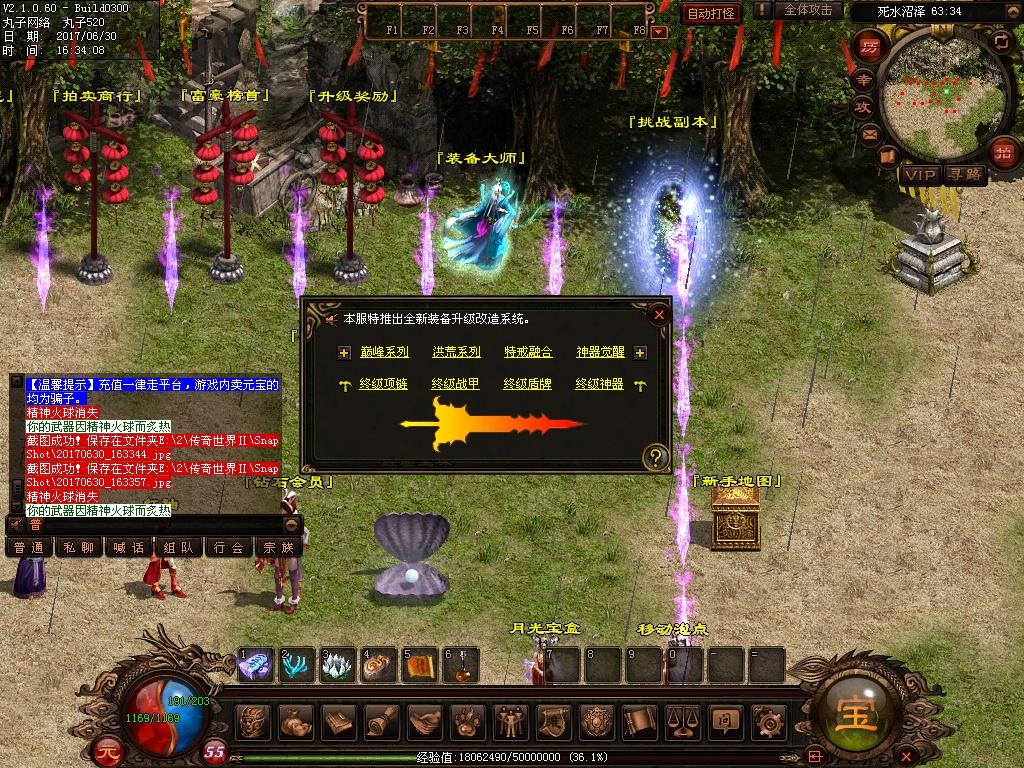Choose 终级项链 upgrade link
This screenshot has height=768, width=1024.
(384, 384)
